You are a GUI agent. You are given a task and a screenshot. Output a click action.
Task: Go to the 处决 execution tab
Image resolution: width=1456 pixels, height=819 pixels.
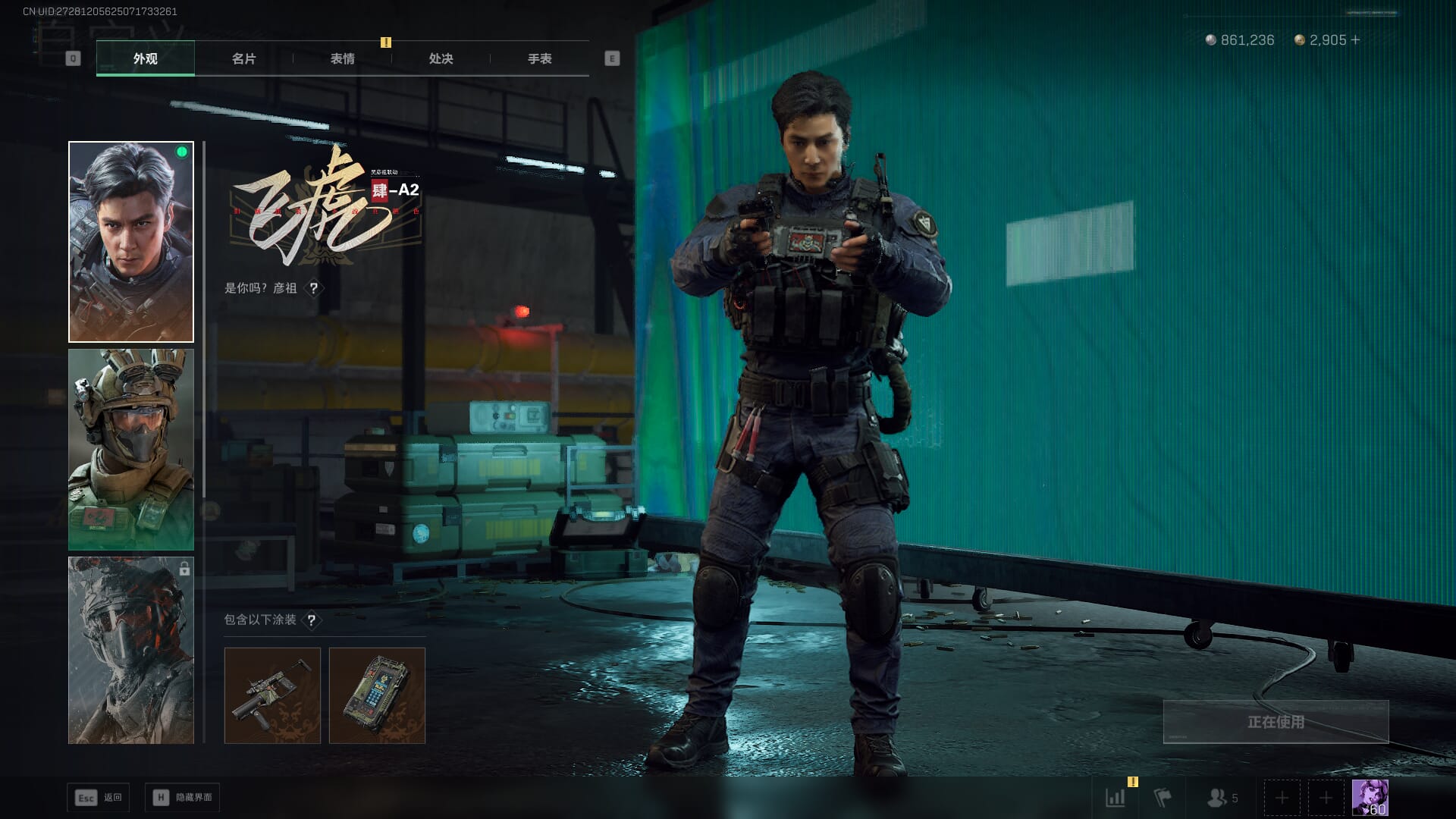(x=441, y=58)
